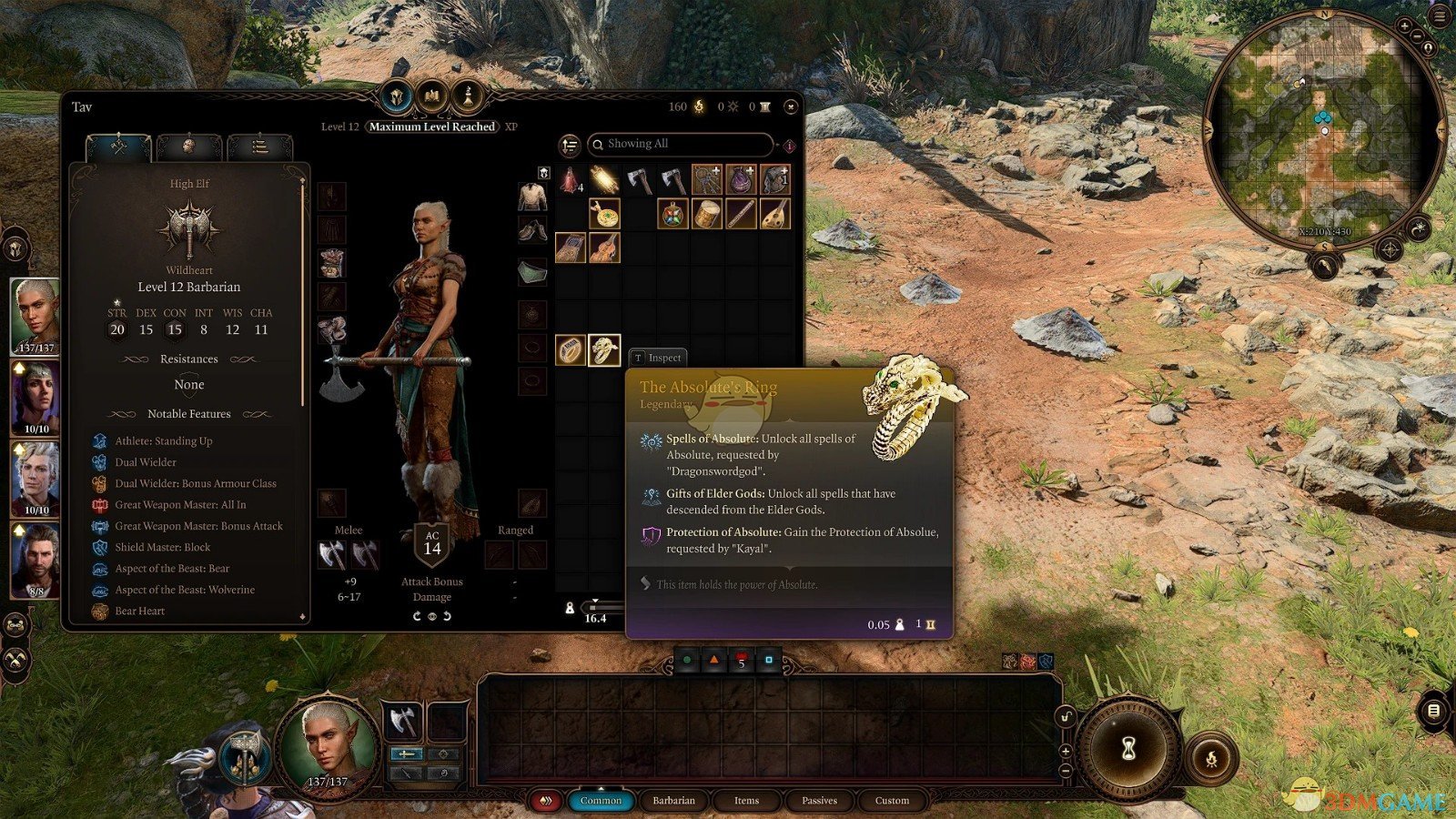
Task: Toggle the eye icon under the character model
Action: 431,617
